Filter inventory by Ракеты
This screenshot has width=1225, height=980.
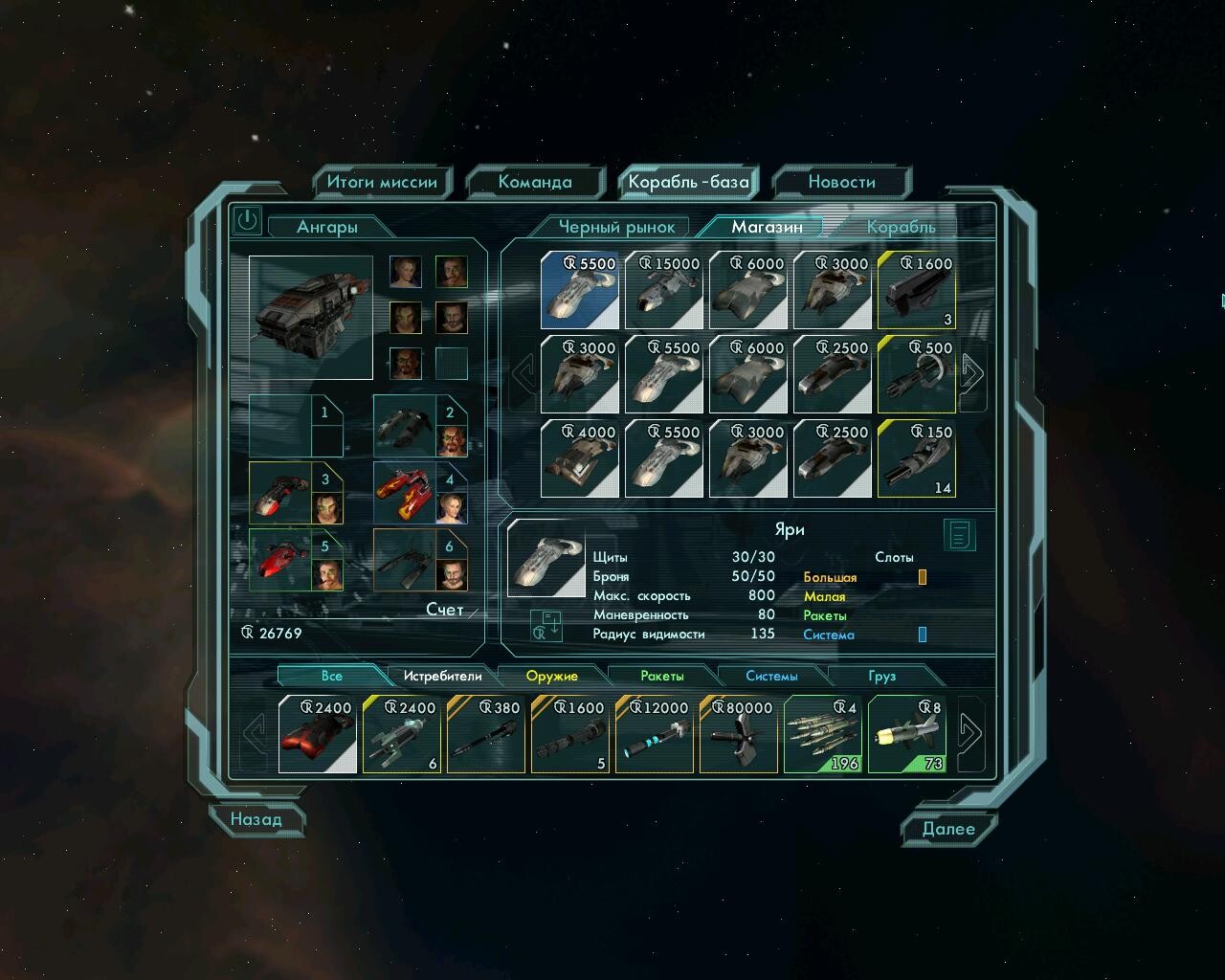click(662, 676)
